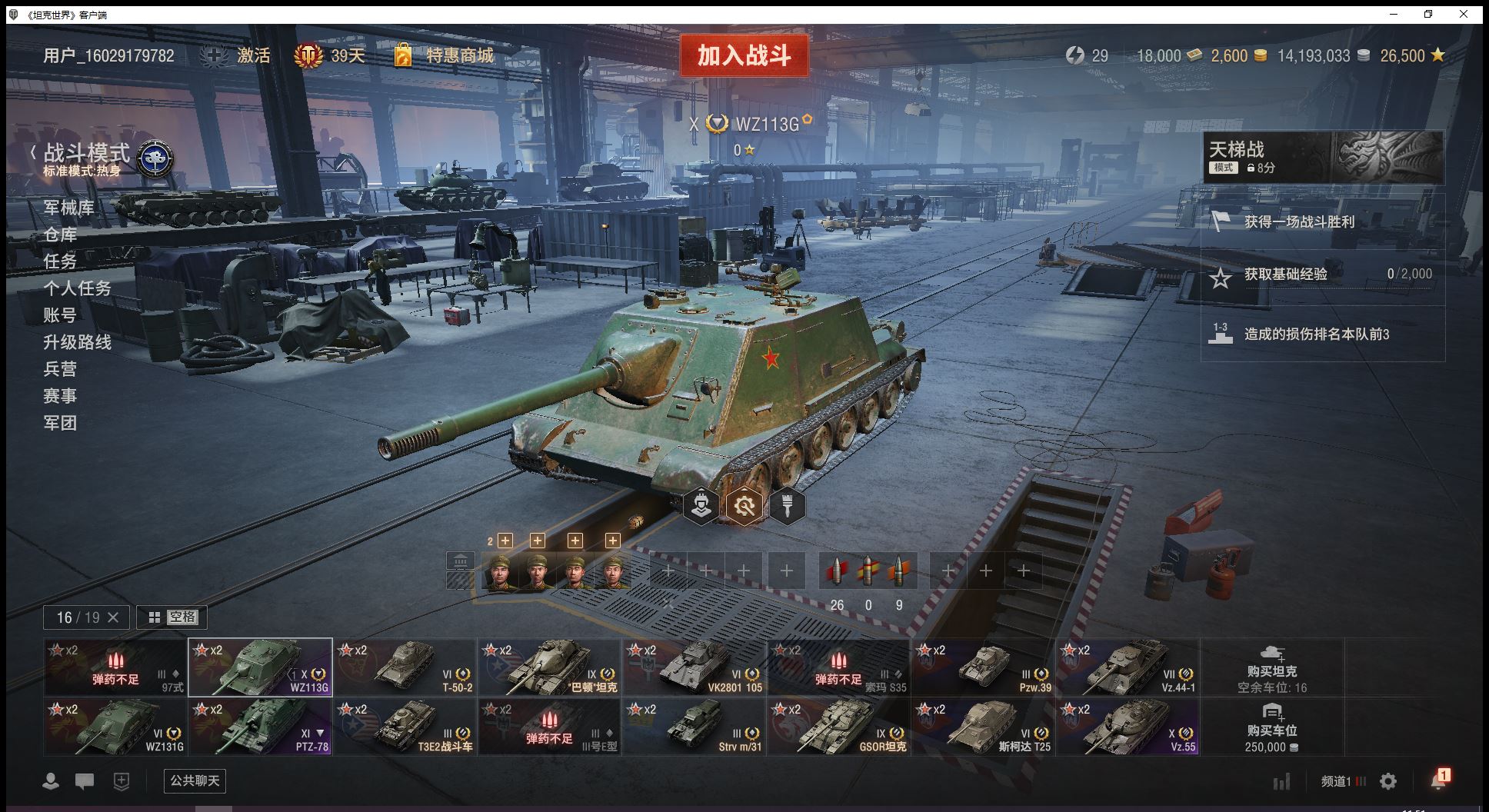Select the T-50-2 tank in carousel
Screen dimensions: 1489x812
[x=405, y=667]
